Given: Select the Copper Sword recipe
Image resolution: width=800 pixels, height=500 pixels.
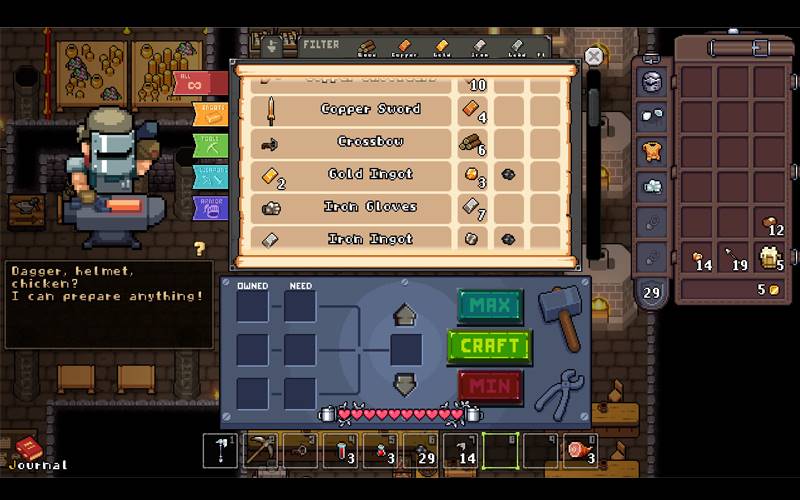Looking at the screenshot, I should [x=370, y=109].
